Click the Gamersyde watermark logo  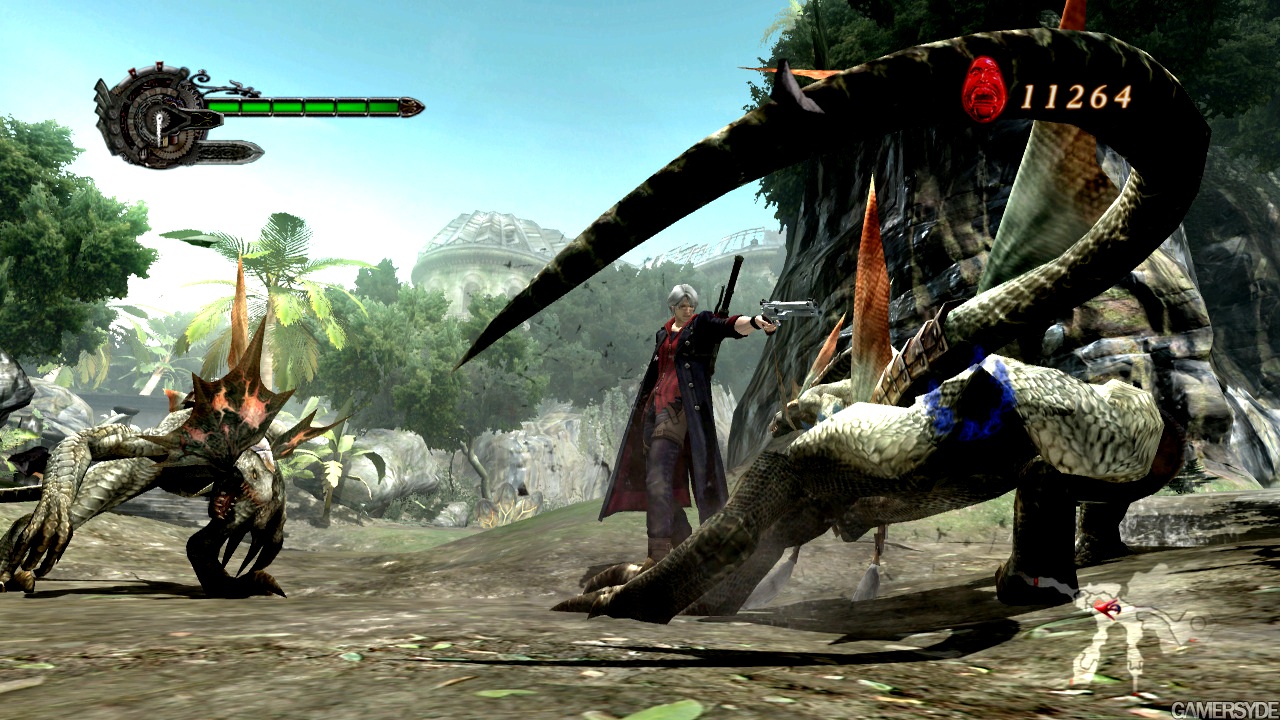click(x=1222, y=709)
